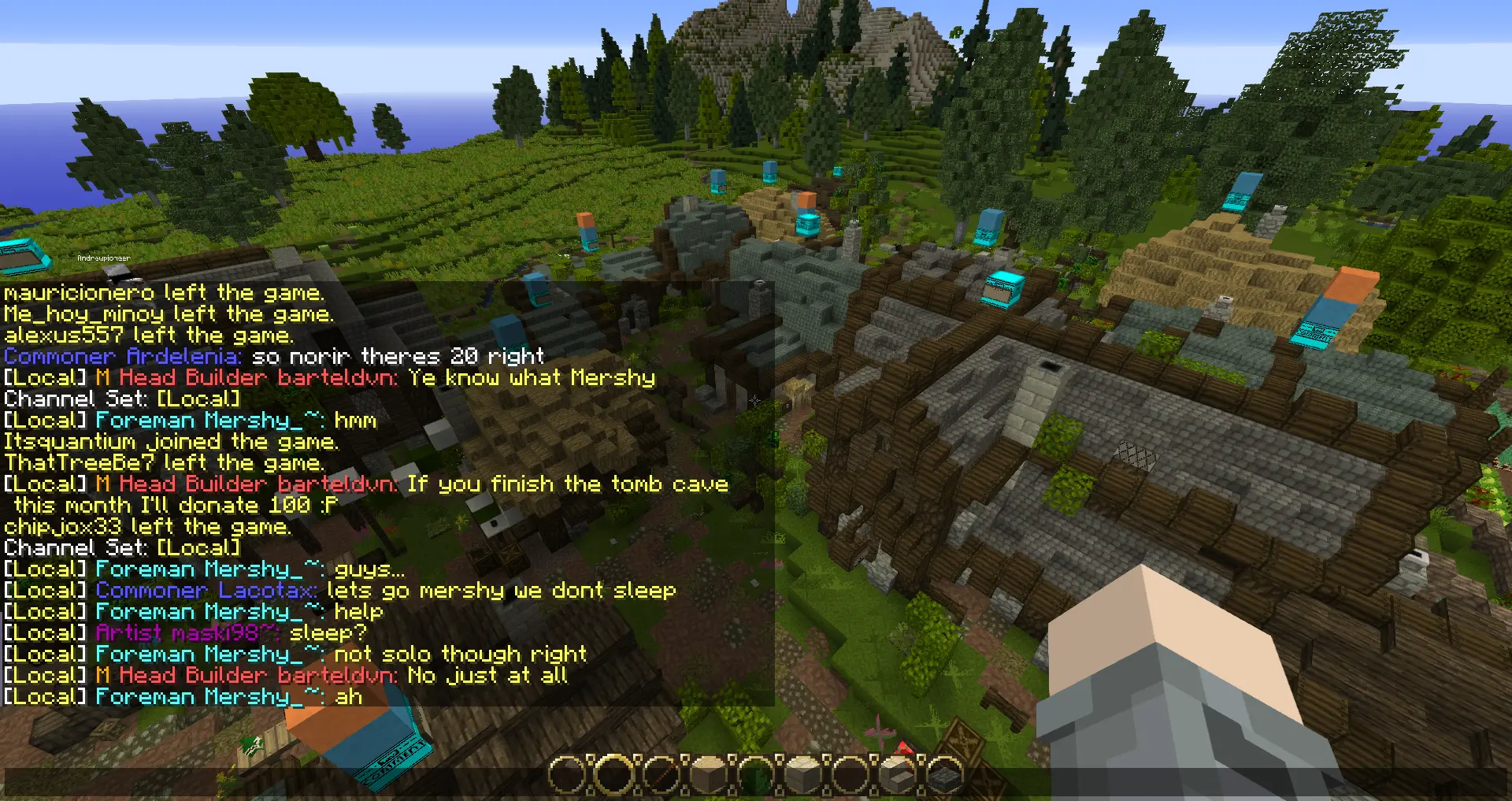Click the Channel Set: [Local] notification
This screenshot has height=801, width=1512.
pyautogui.click(x=120, y=399)
